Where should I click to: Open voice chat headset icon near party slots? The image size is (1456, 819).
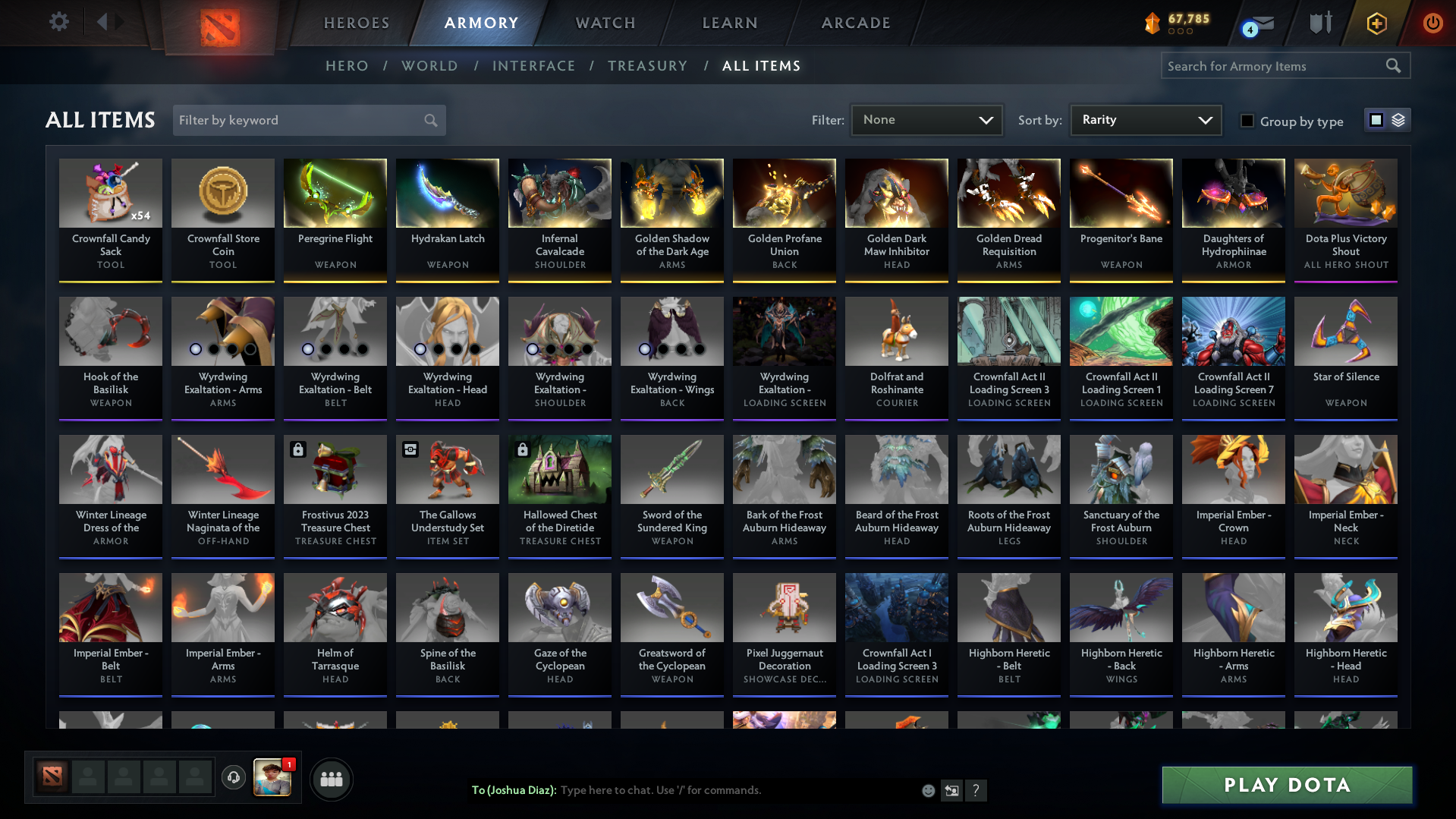234,779
